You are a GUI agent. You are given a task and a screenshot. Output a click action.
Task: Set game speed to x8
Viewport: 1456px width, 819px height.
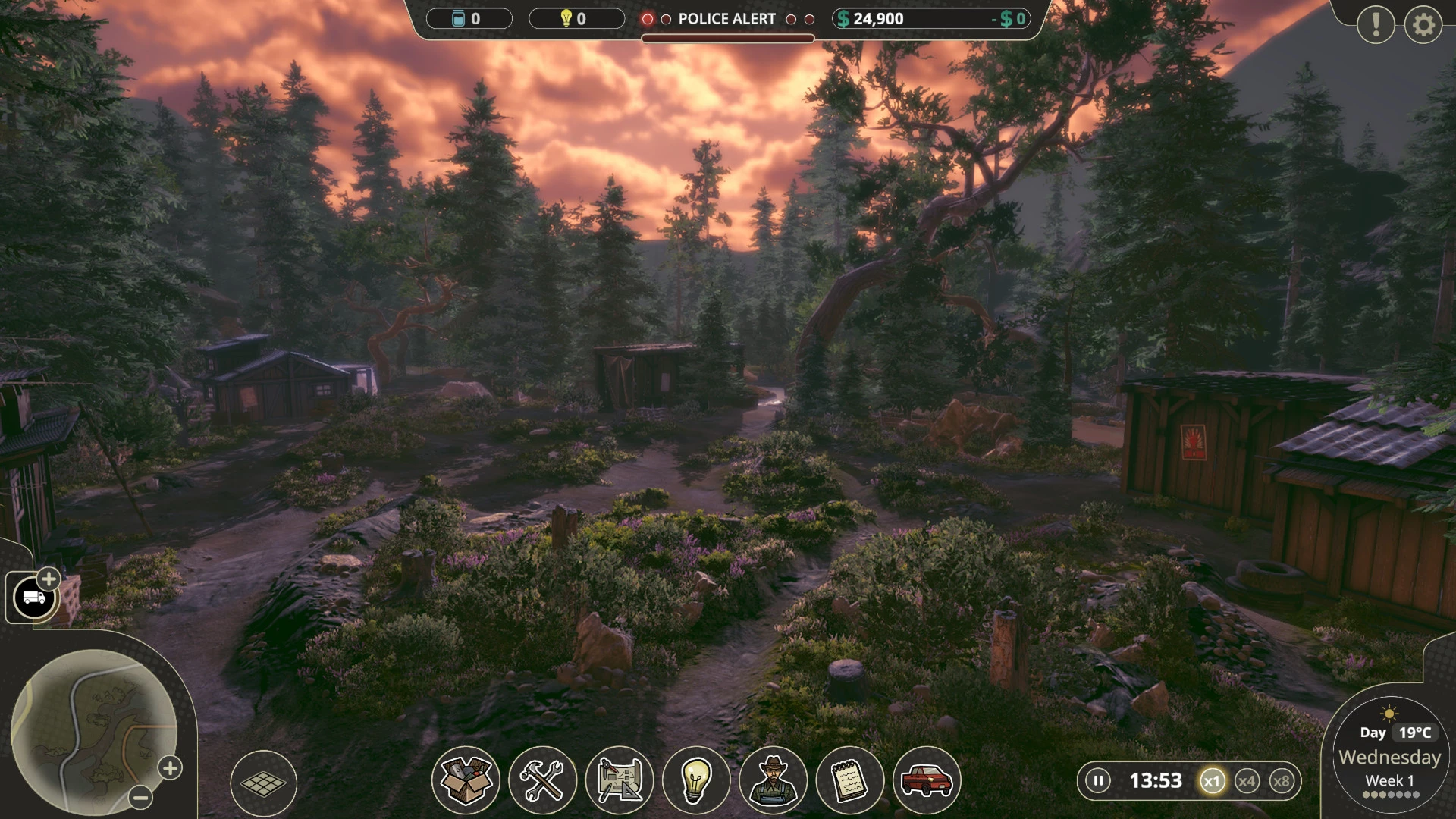coord(1282,781)
